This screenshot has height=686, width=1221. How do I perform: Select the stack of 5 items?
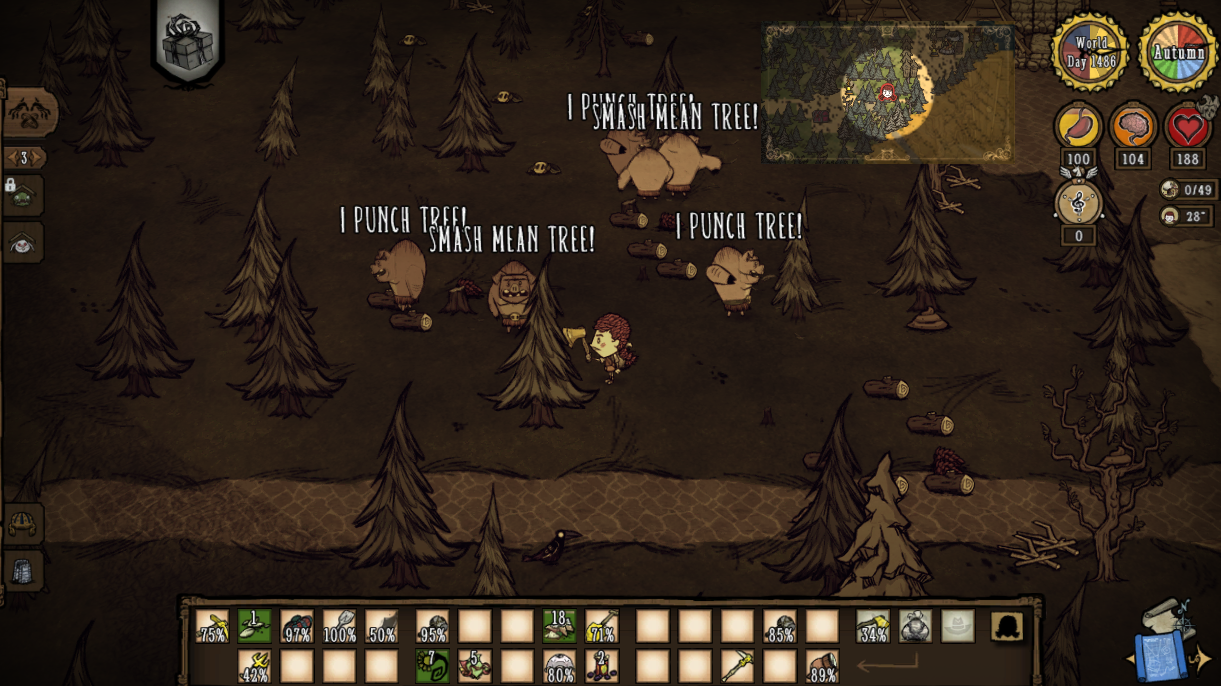pos(475,666)
